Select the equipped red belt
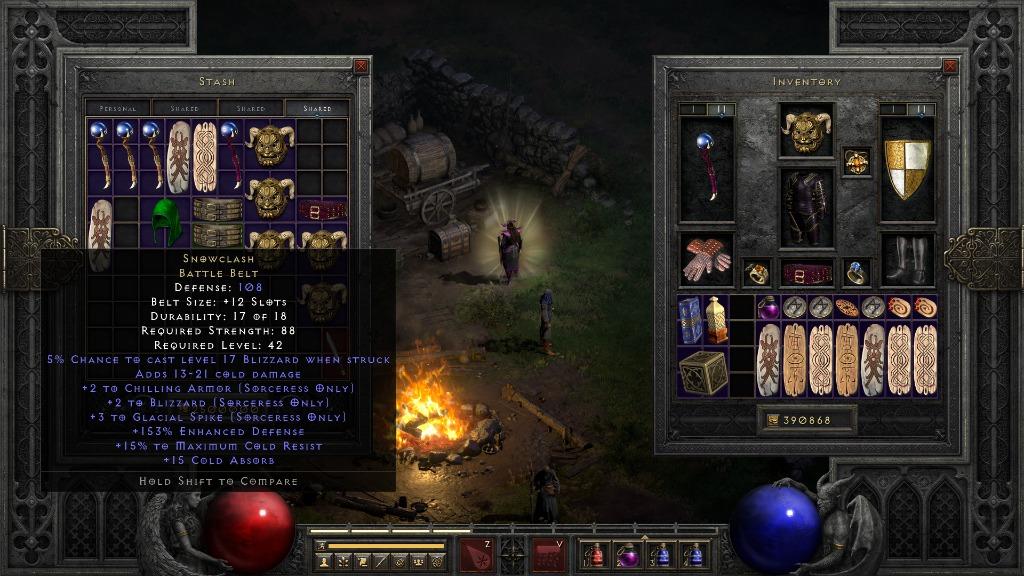This screenshot has width=1024, height=576. tap(806, 273)
